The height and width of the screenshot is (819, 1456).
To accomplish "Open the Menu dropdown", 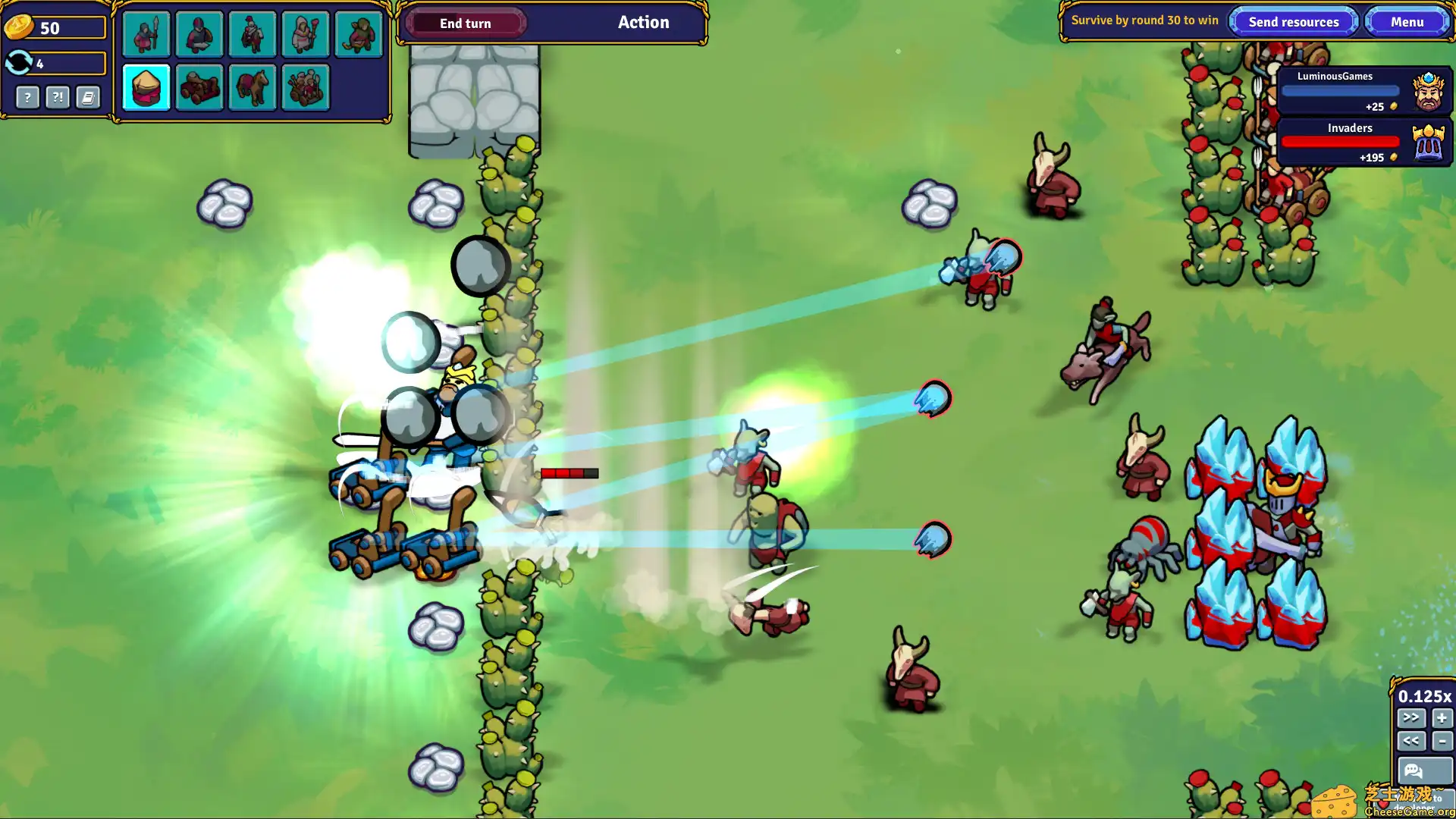I will click(x=1407, y=21).
